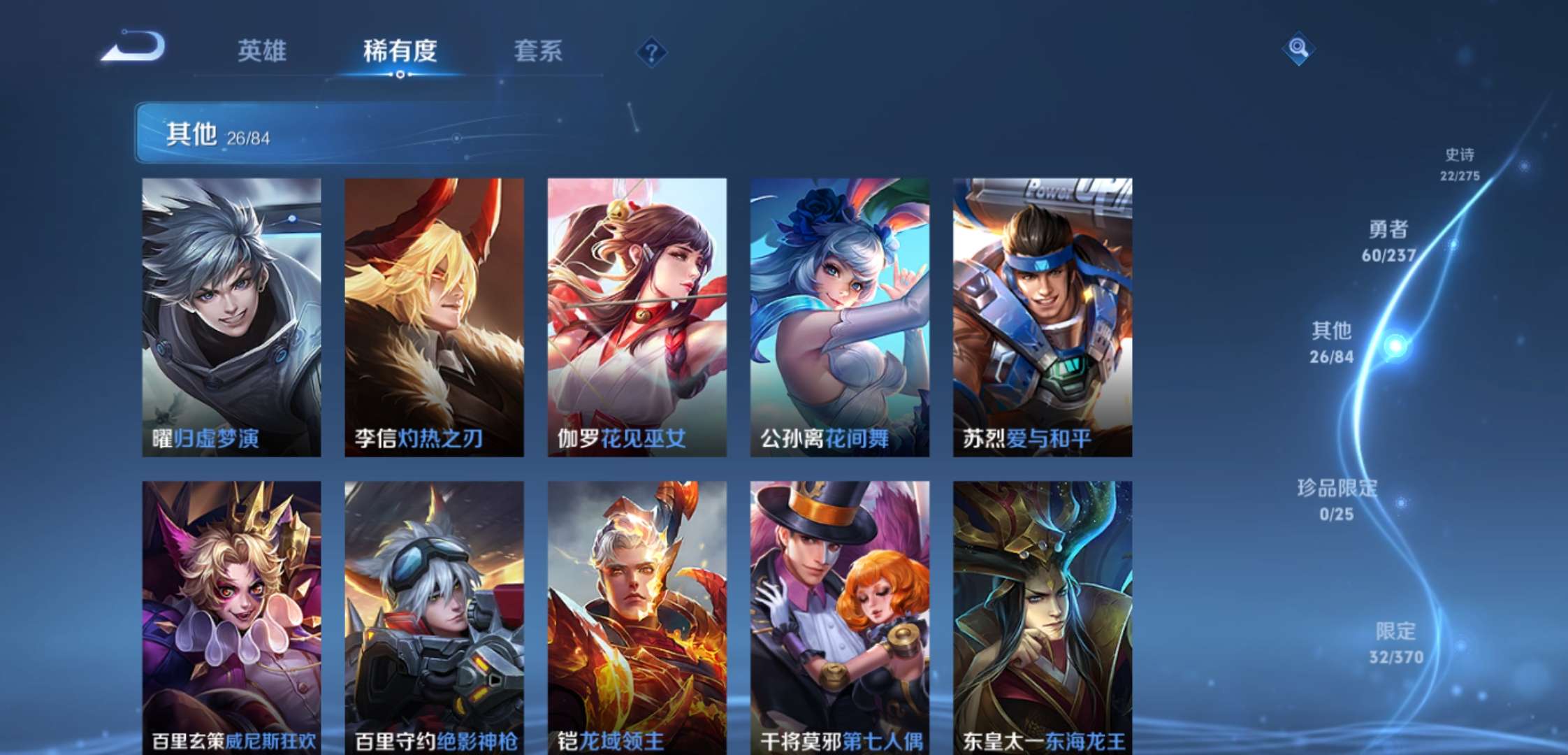The height and width of the screenshot is (755, 1568).
Task: Select the 稀有度 tab
Action: coord(400,50)
